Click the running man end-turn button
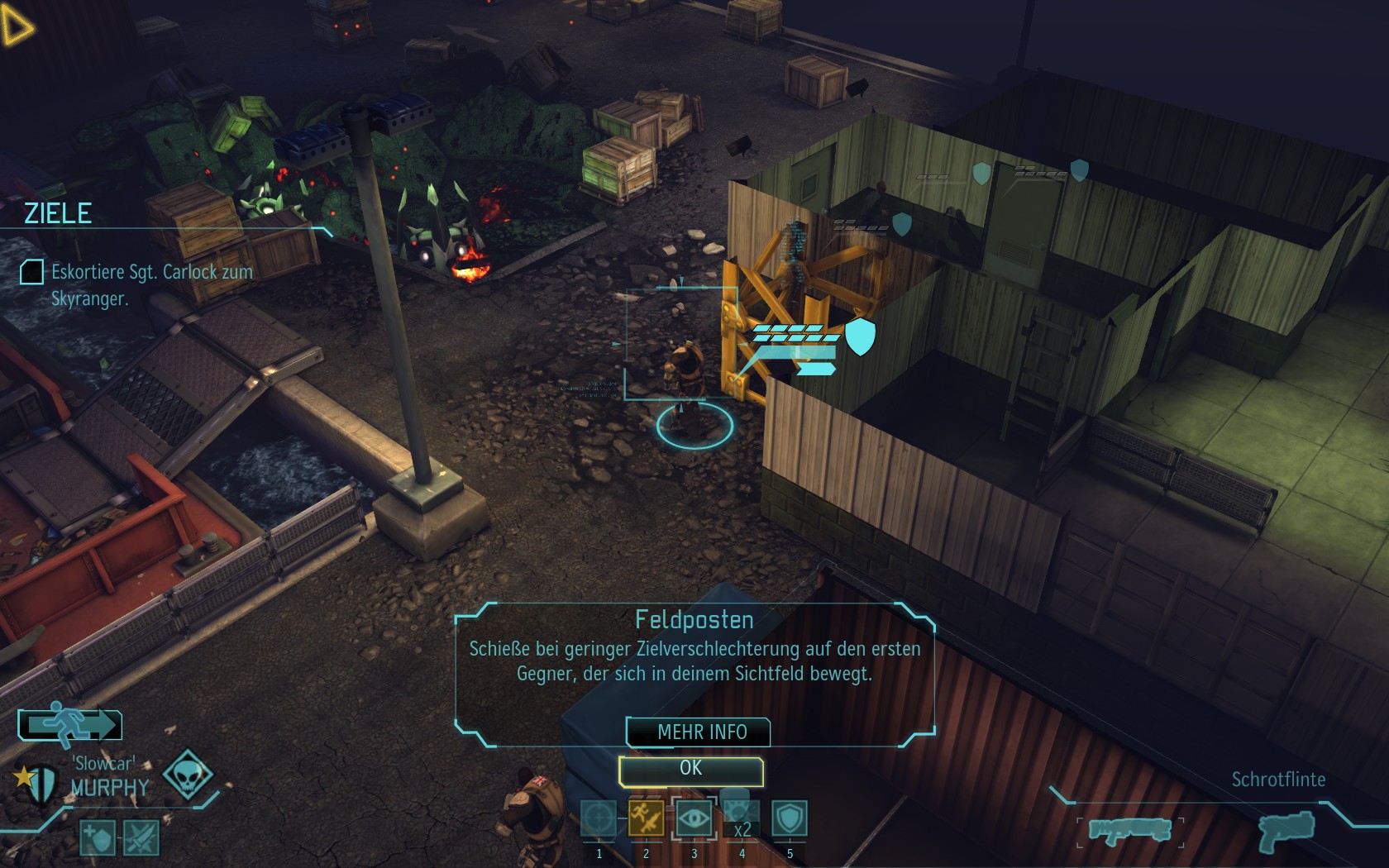This screenshot has height=868, width=1389. click(x=70, y=724)
